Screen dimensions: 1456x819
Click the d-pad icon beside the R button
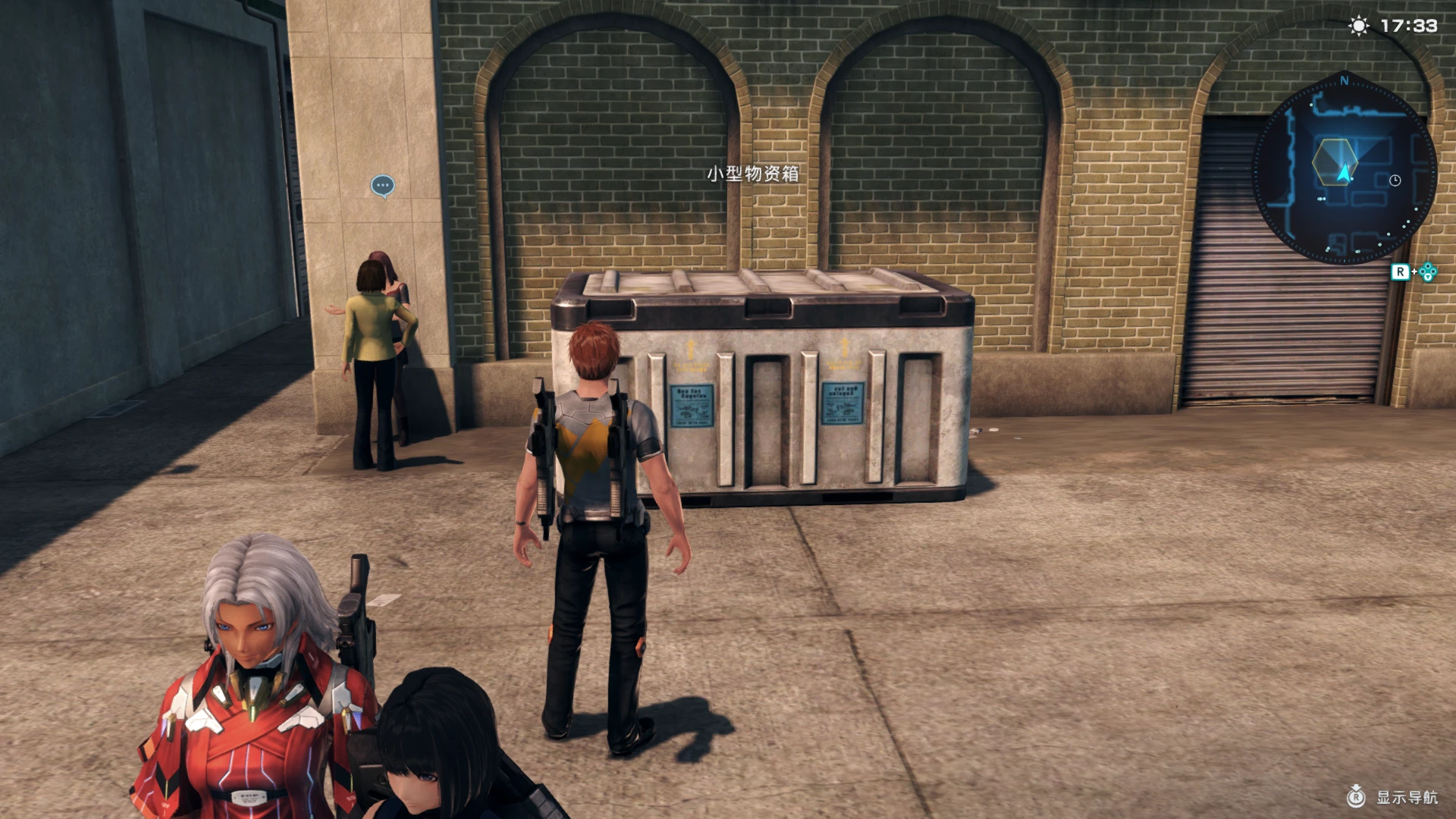pos(1427,272)
